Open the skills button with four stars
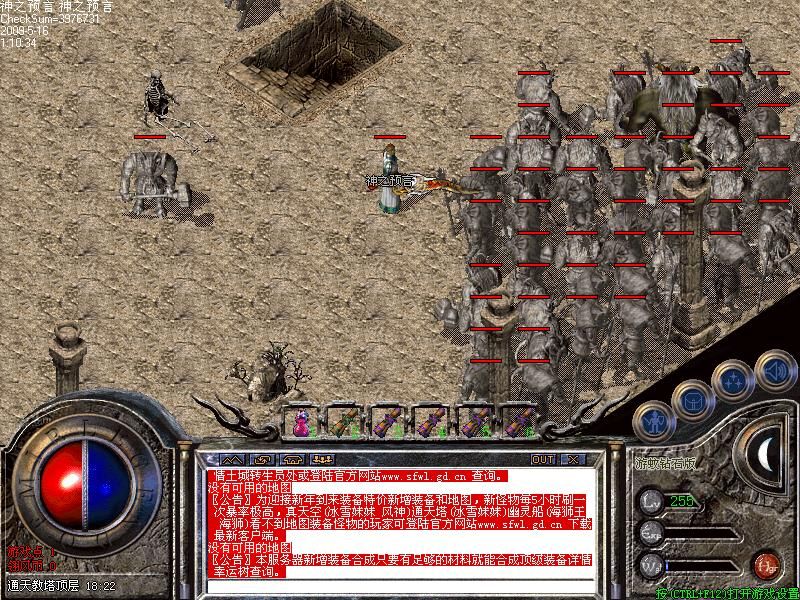This screenshot has height=600, width=800. (x=733, y=379)
